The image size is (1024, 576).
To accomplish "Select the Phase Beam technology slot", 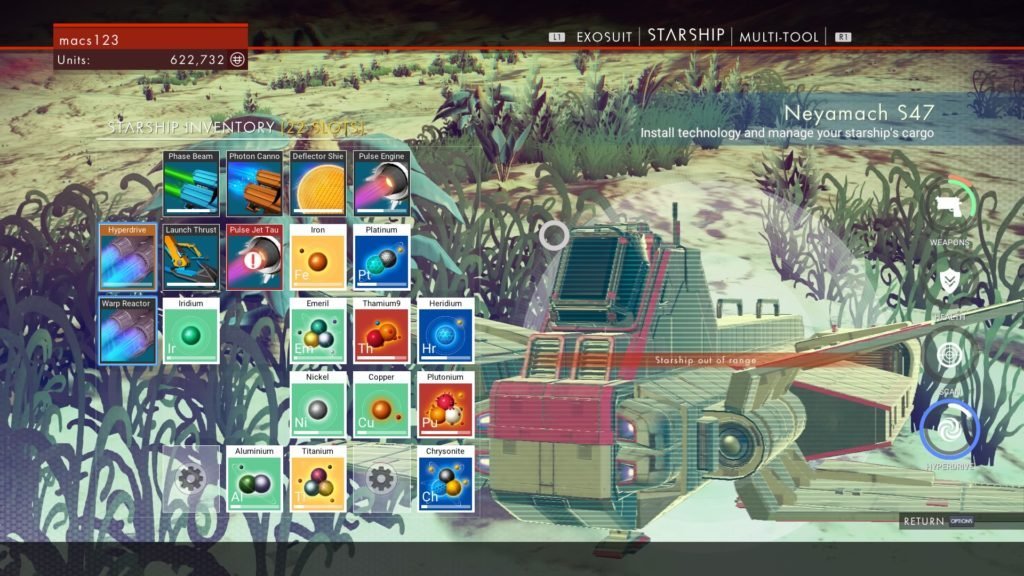I will coord(191,184).
